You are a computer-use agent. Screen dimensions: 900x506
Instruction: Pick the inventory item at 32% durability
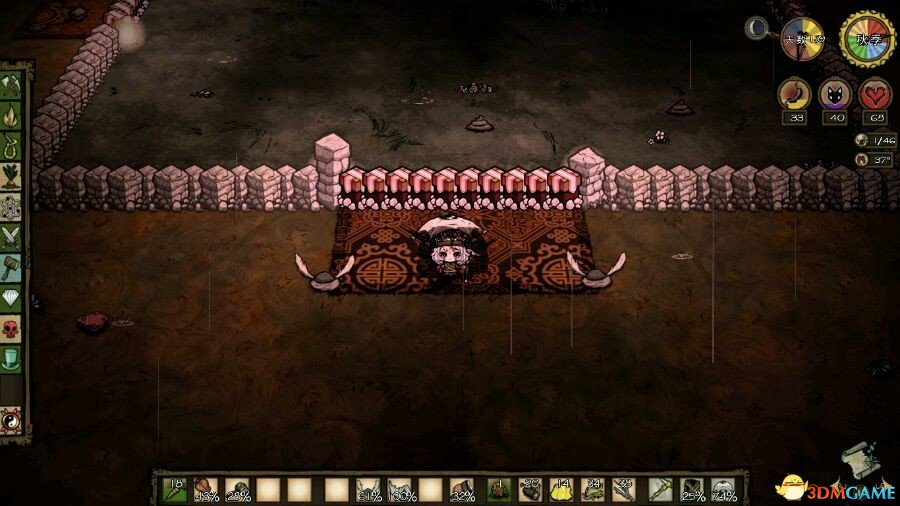click(x=462, y=489)
